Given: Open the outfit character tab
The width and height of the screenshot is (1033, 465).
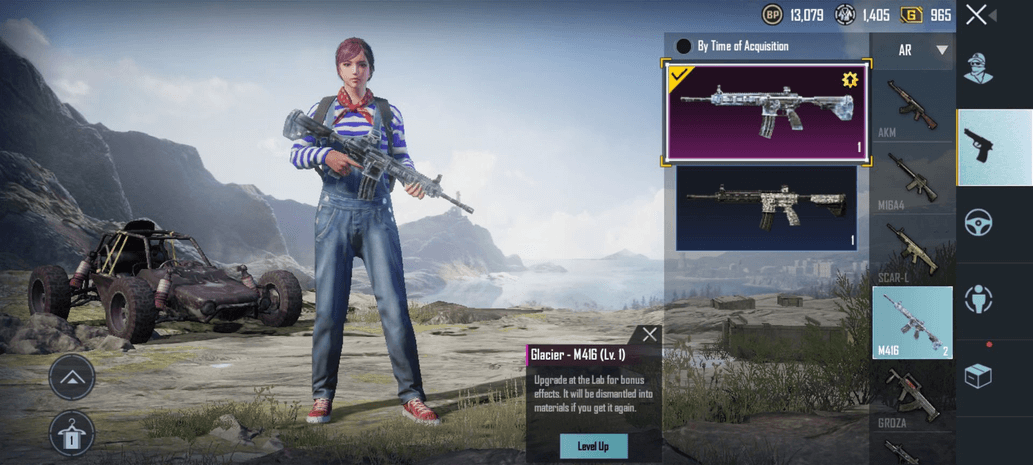Looking at the screenshot, I should point(978,69).
